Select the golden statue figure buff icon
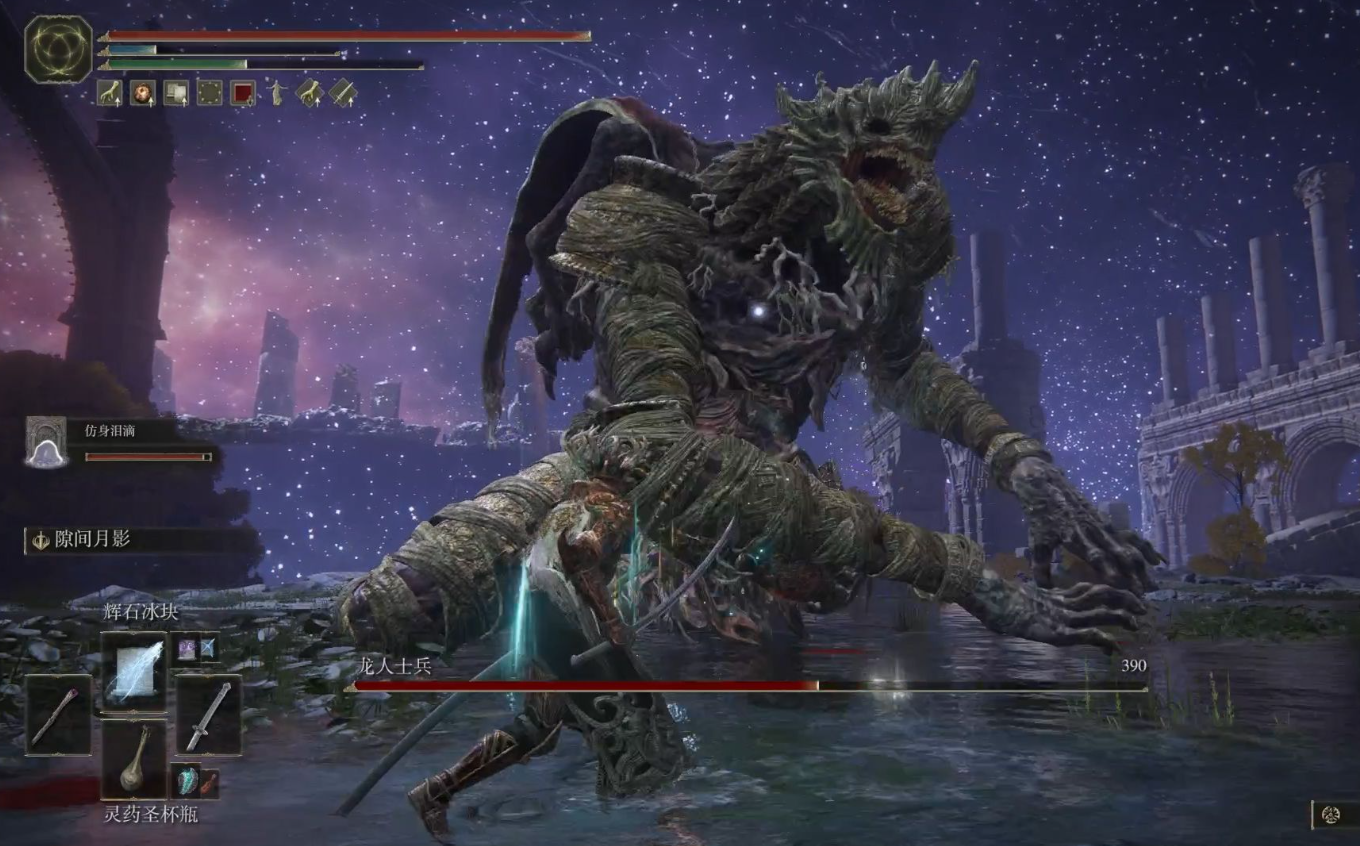Image resolution: width=1360 pixels, height=846 pixels. (x=275, y=93)
